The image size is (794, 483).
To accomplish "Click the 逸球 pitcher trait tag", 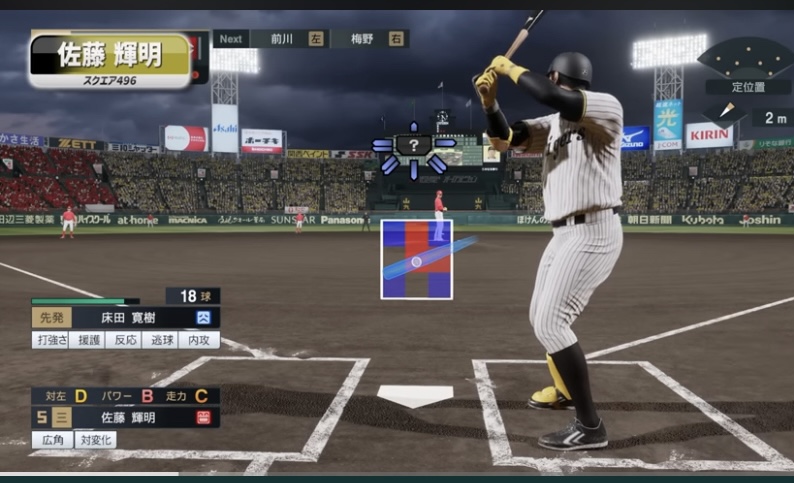I will pos(162,340).
